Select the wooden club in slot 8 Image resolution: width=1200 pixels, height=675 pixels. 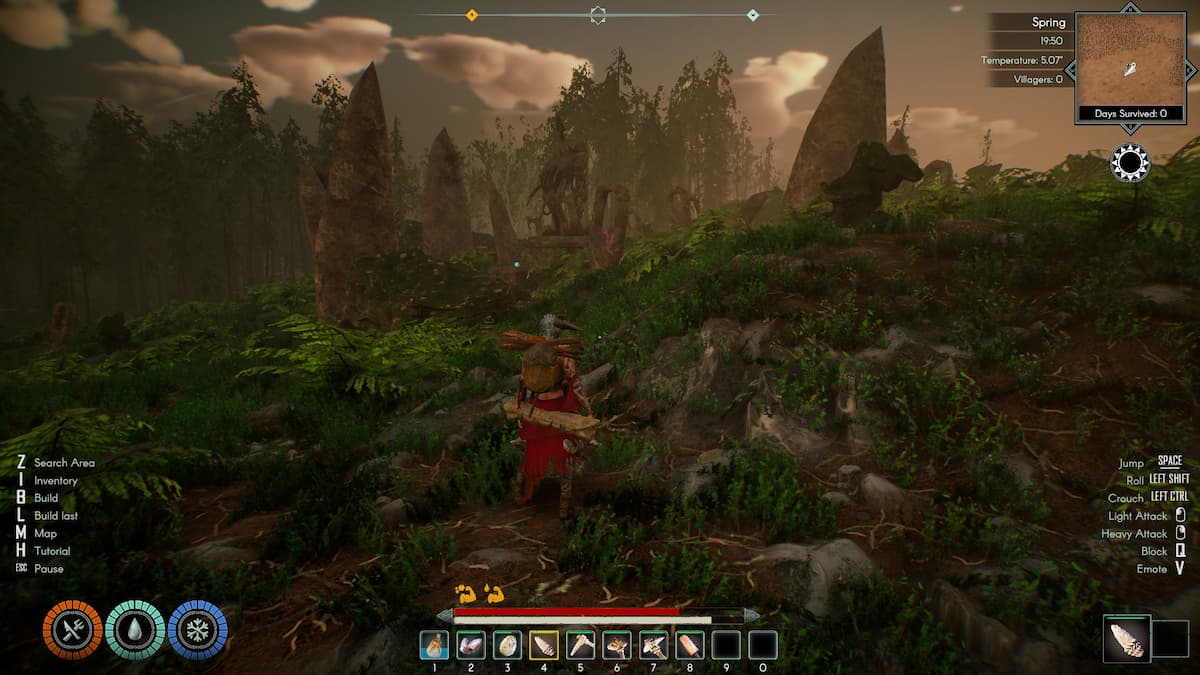coord(690,645)
